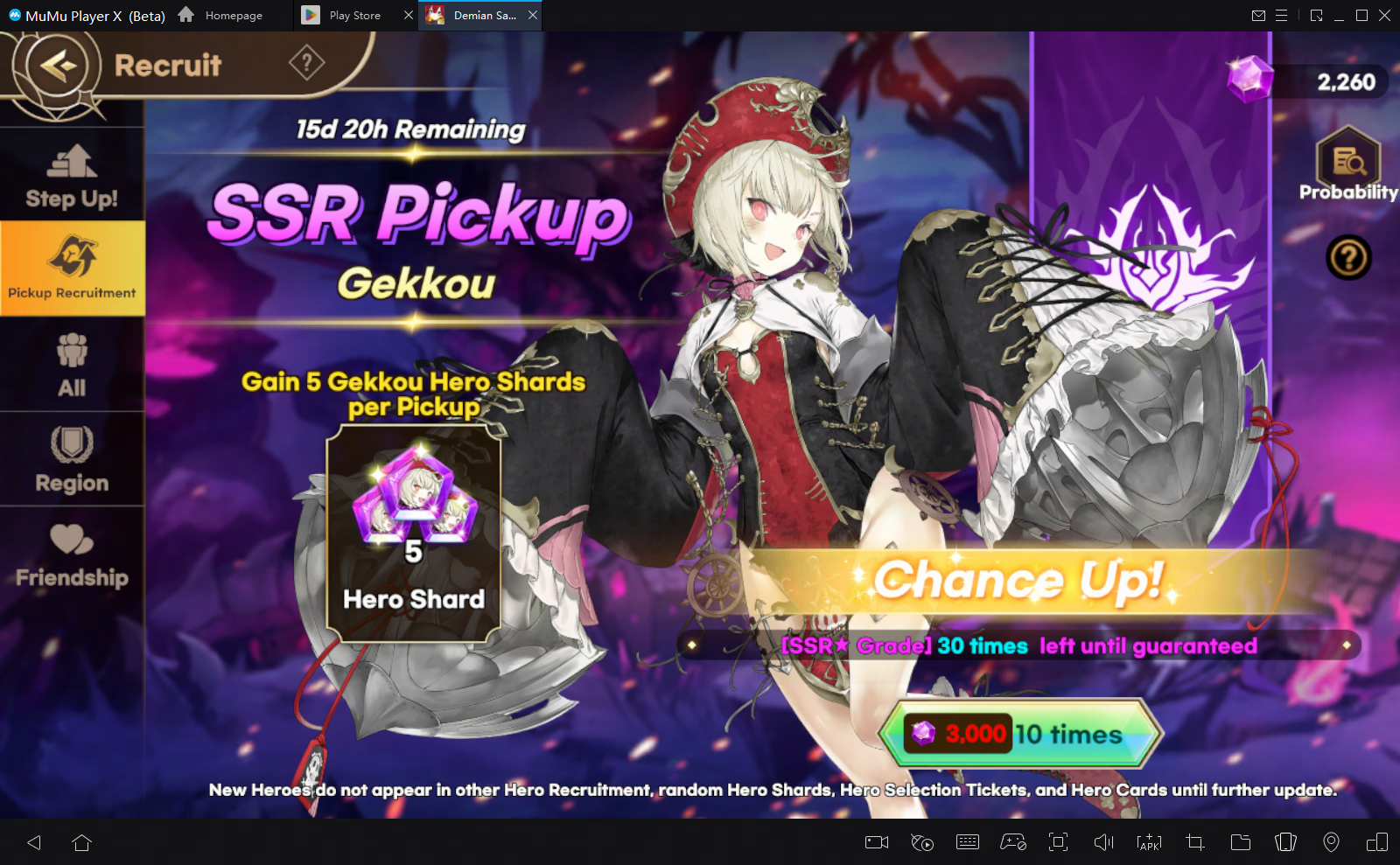Image resolution: width=1400 pixels, height=865 pixels.
Task: Close the Demian Saga emulator tab
Action: click(x=533, y=16)
